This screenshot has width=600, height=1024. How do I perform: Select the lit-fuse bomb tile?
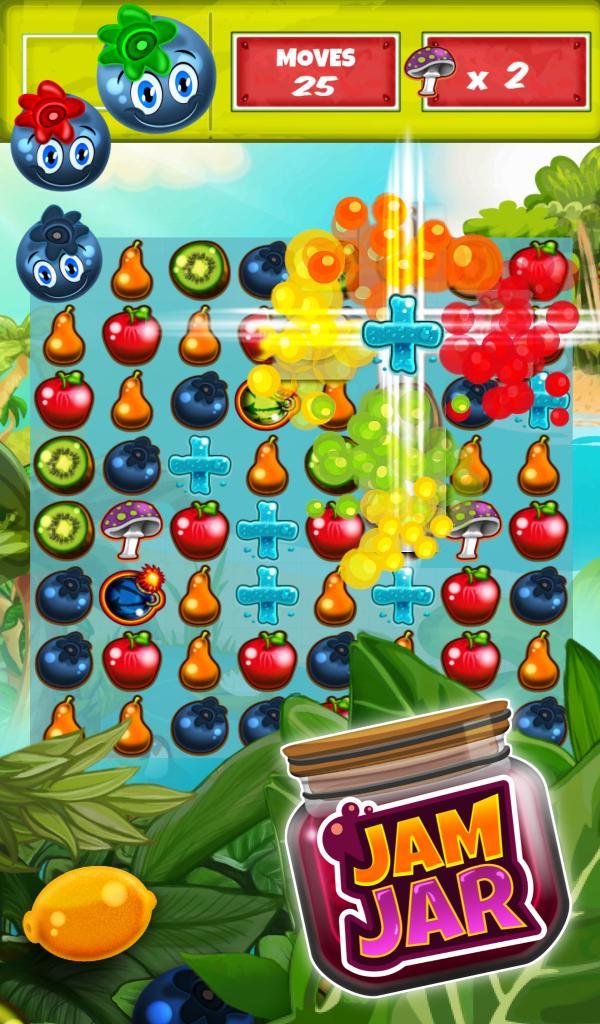tap(131, 596)
